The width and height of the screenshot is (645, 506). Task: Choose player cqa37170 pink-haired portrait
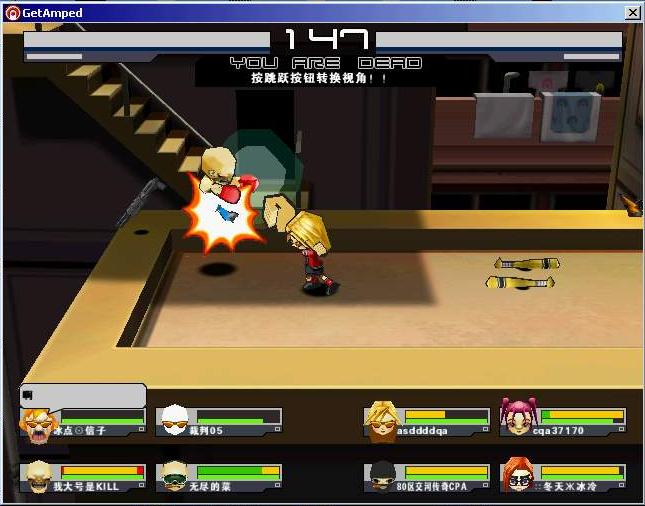pyautogui.click(x=517, y=421)
